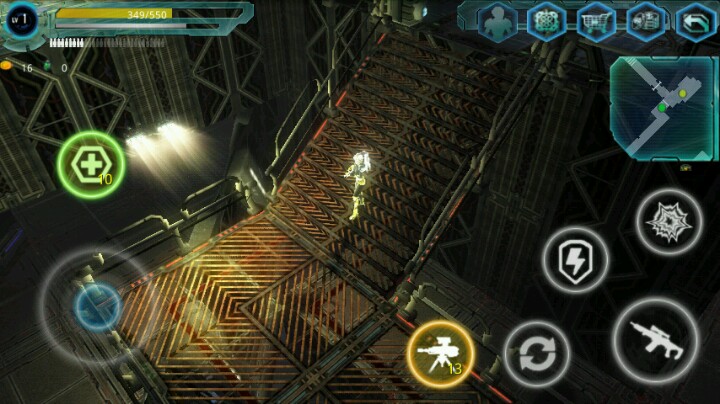
Task: Fire the assault rifle button
Action: (x=655, y=340)
